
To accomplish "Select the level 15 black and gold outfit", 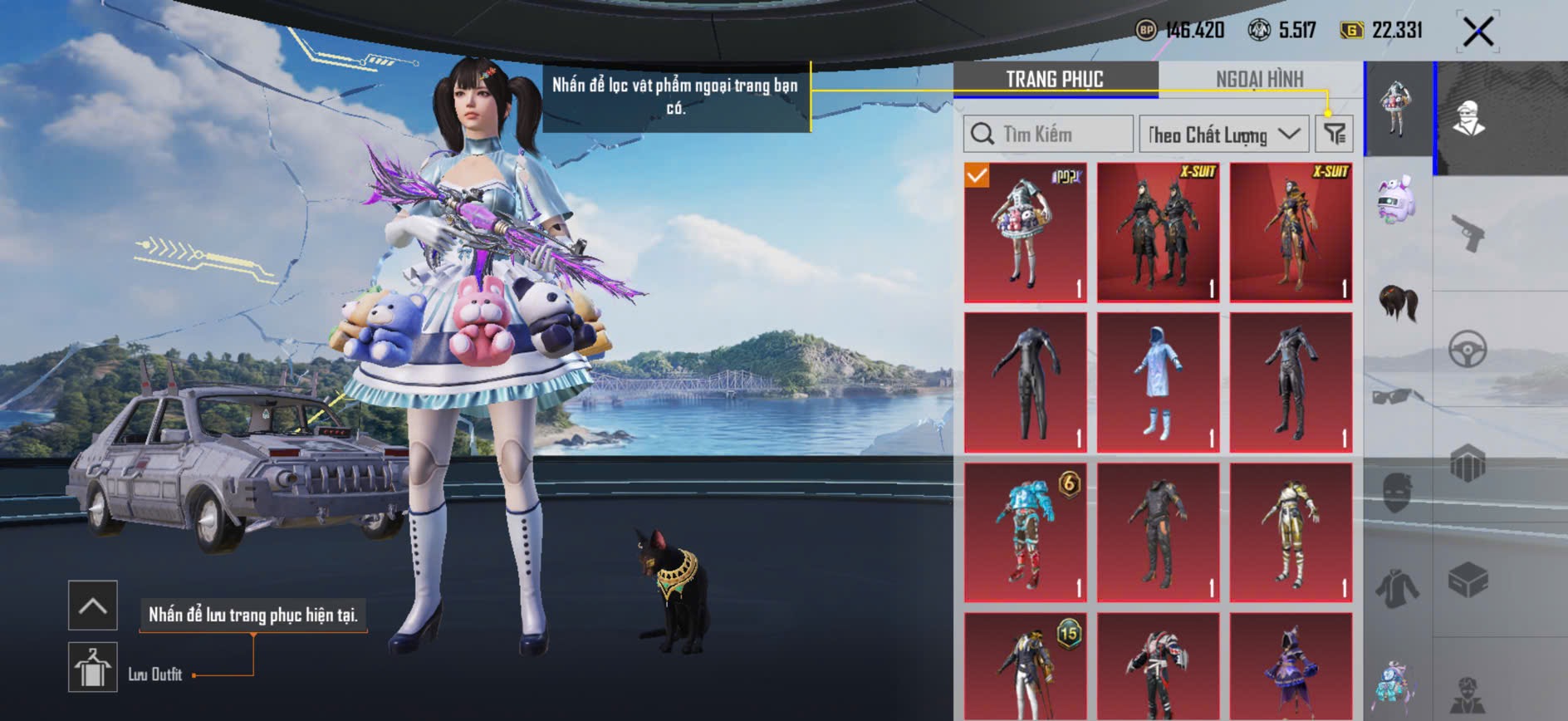I will tap(1025, 667).
